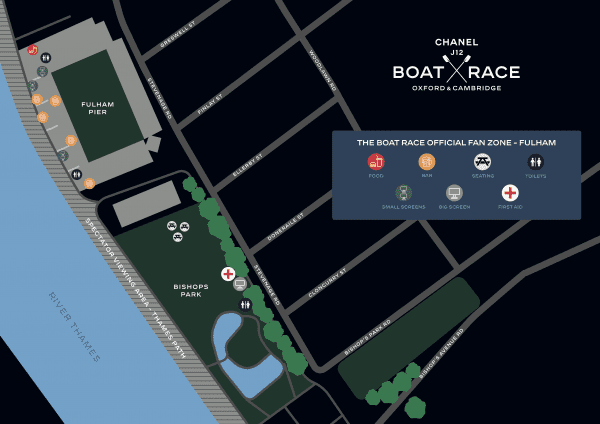The width and height of the screenshot is (600, 424).
Task: Choose the Big Screen legend icon
Action: coord(454,193)
